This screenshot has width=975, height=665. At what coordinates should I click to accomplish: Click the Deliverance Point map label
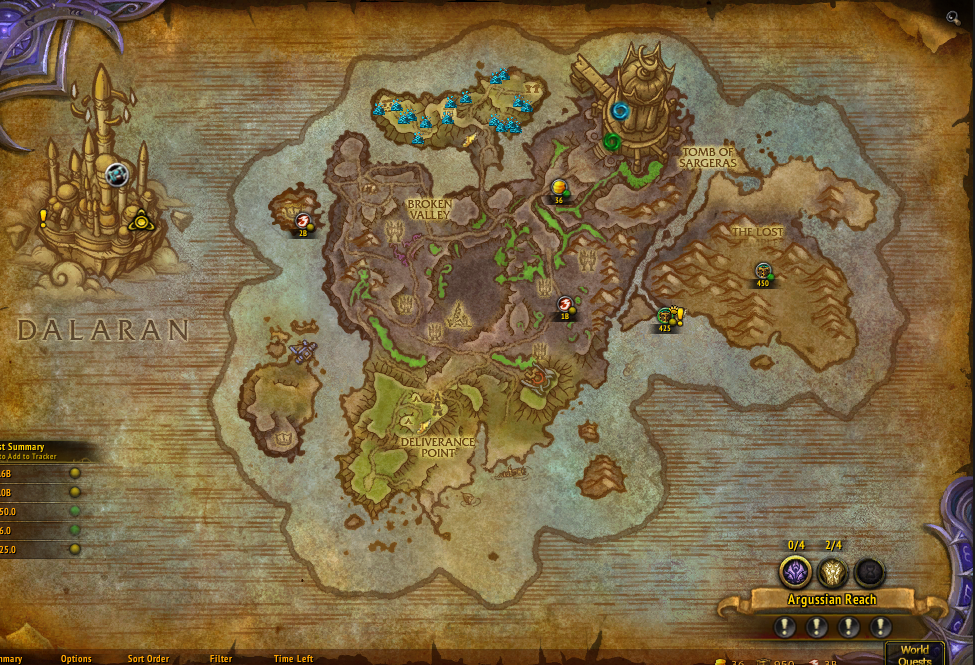(x=437, y=446)
